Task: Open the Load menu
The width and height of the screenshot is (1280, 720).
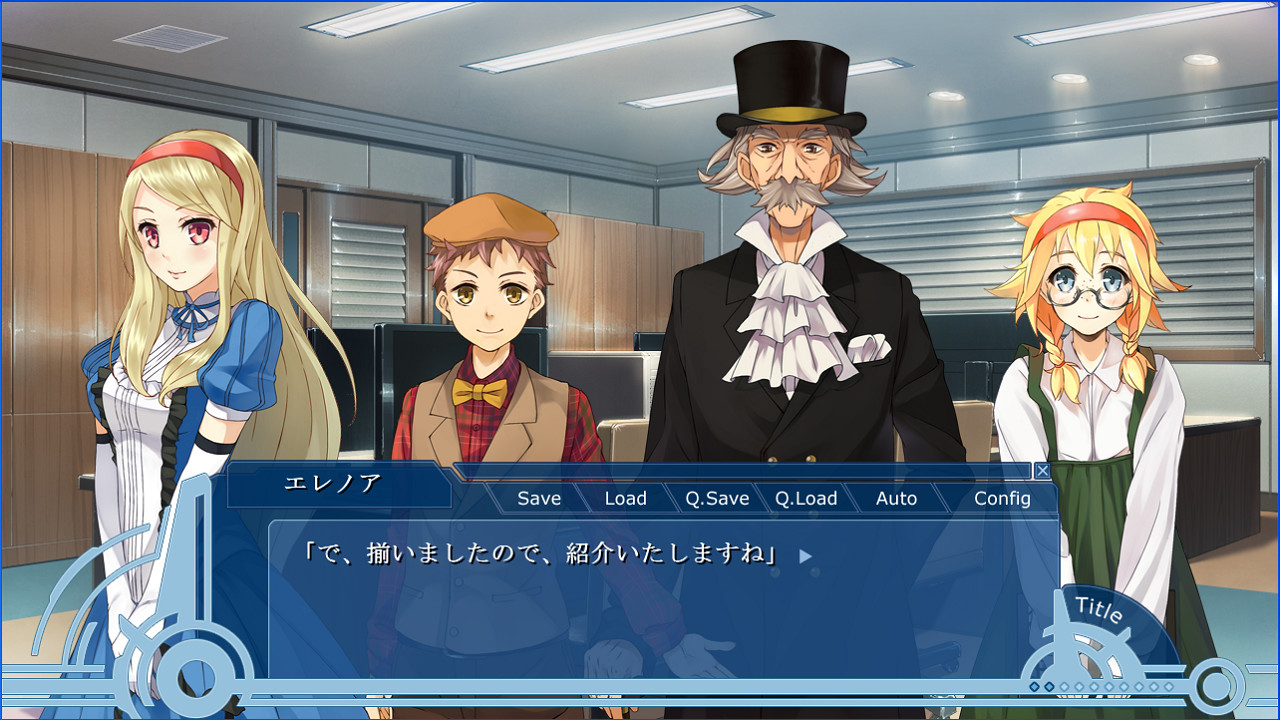Action: (626, 497)
